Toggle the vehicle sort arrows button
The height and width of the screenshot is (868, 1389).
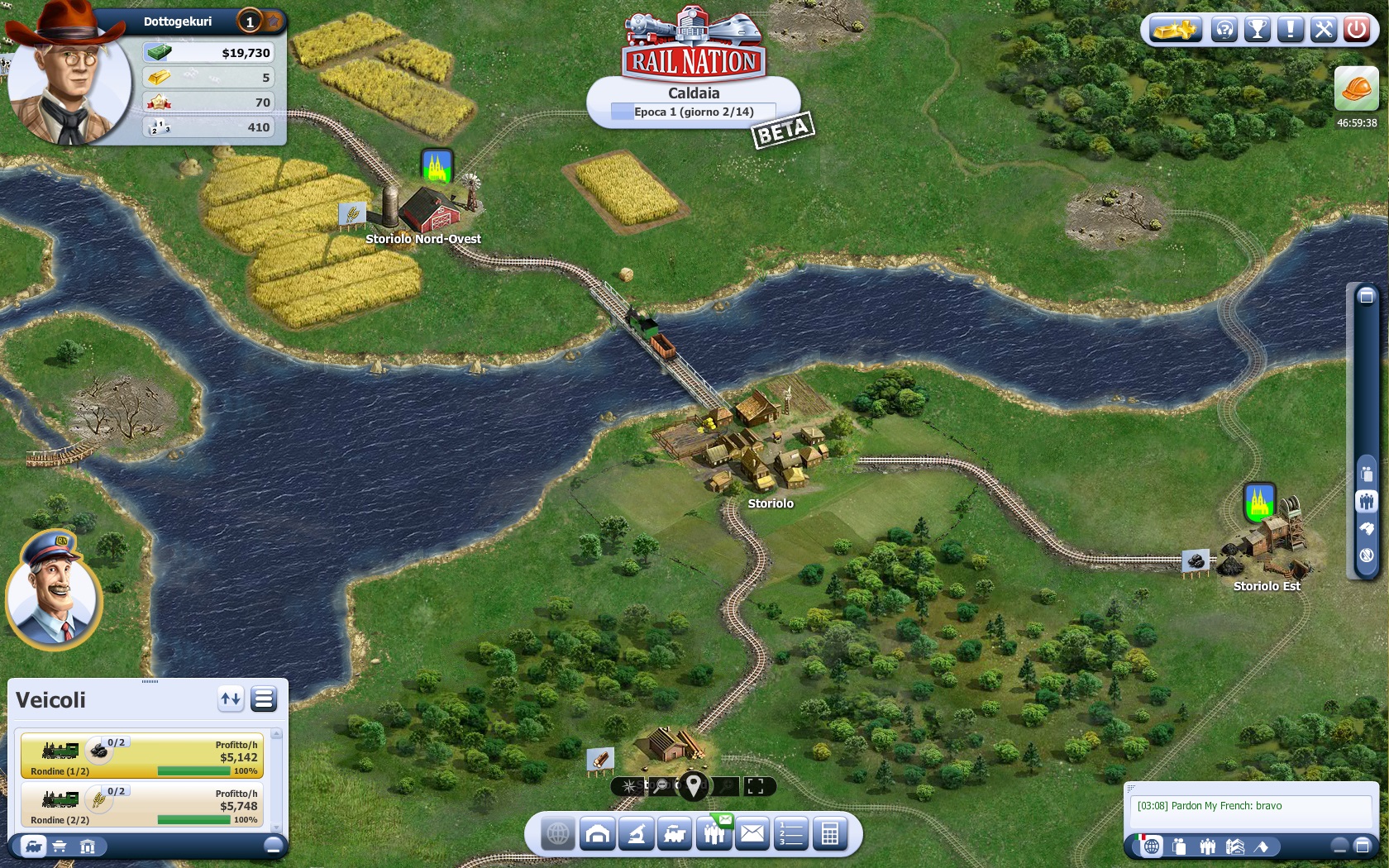[231, 699]
